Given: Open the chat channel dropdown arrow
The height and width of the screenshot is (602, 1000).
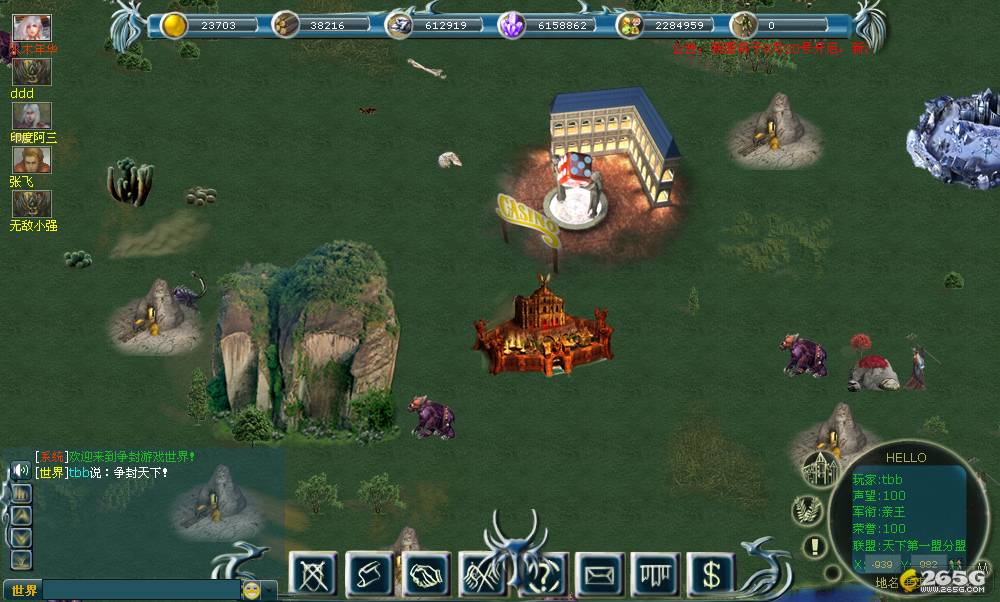Looking at the screenshot, I should (x=270, y=590).
